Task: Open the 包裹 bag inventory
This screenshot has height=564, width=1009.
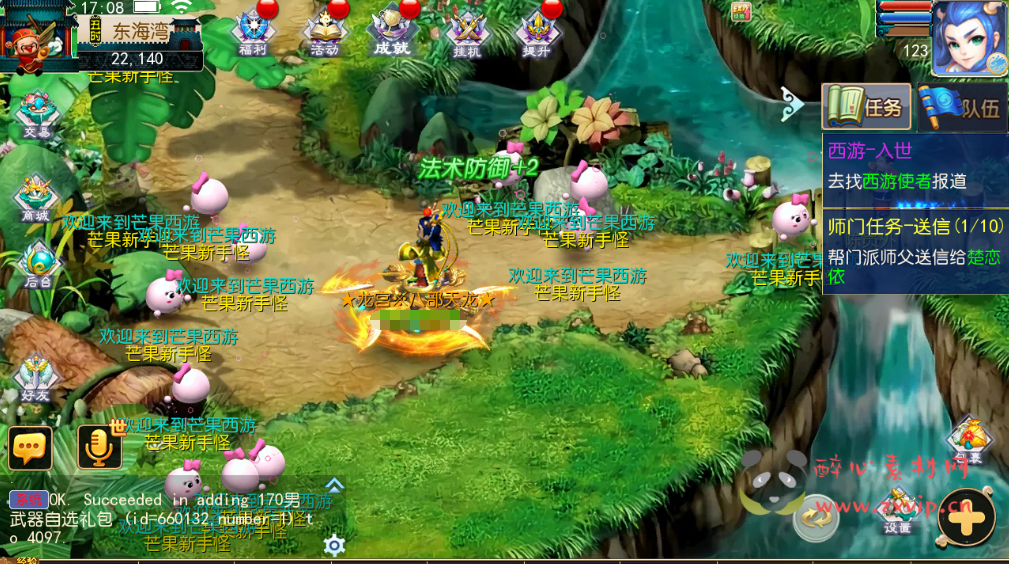Action: tap(968, 440)
